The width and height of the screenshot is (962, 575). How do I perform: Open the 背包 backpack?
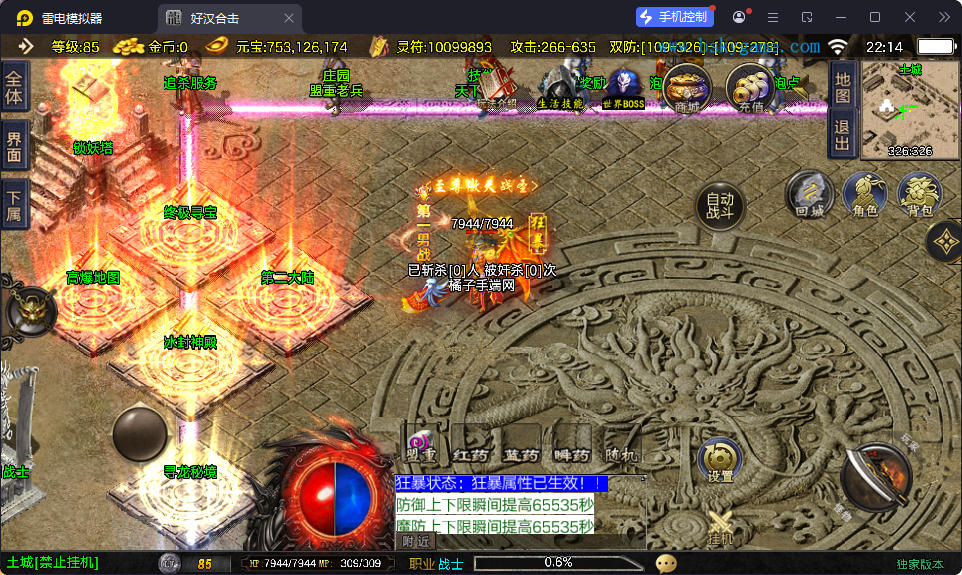coord(919,194)
